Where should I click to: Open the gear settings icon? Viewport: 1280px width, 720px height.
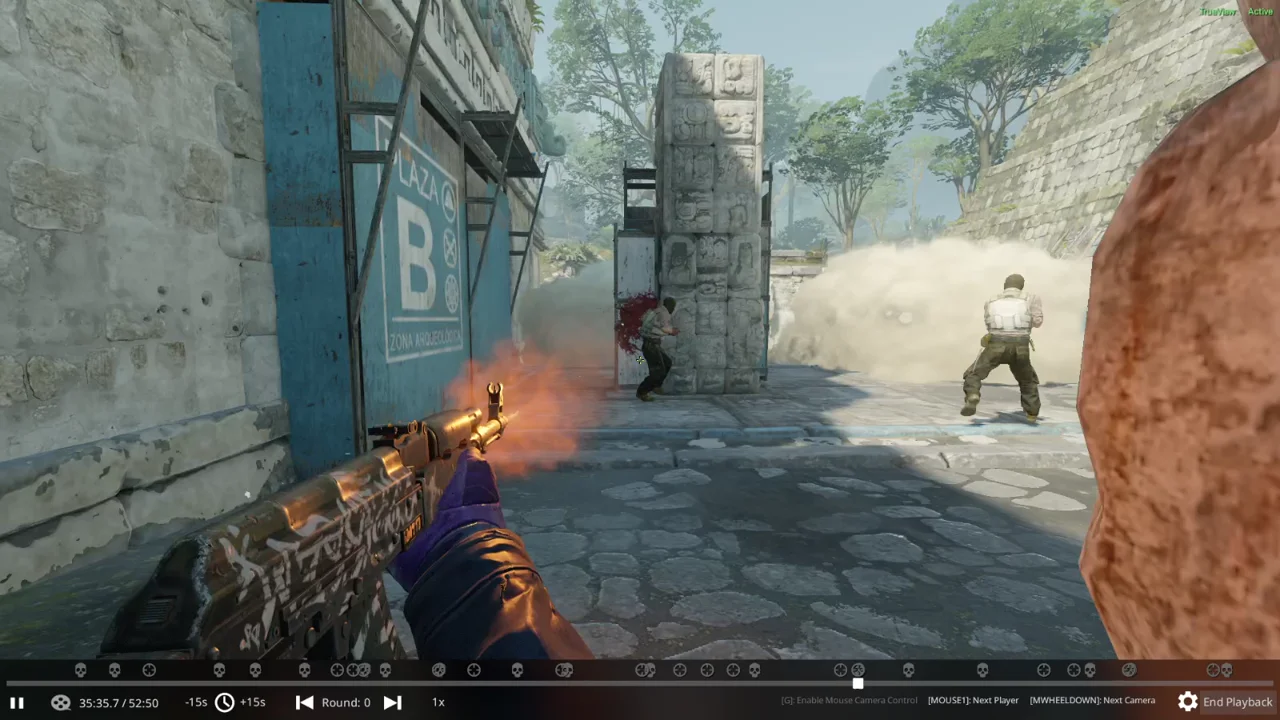(1187, 702)
